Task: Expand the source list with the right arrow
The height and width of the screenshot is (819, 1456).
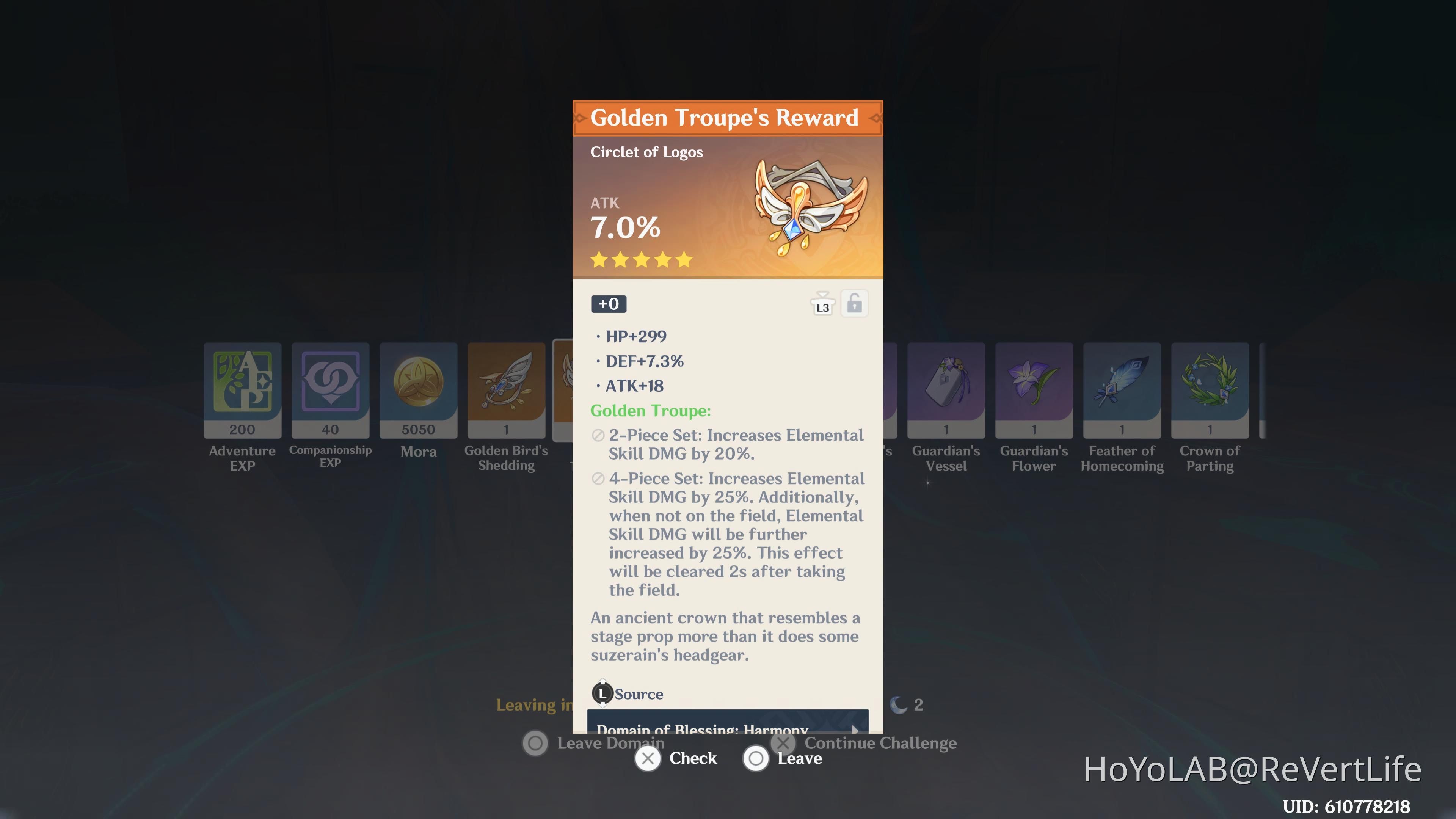Action: [x=854, y=730]
